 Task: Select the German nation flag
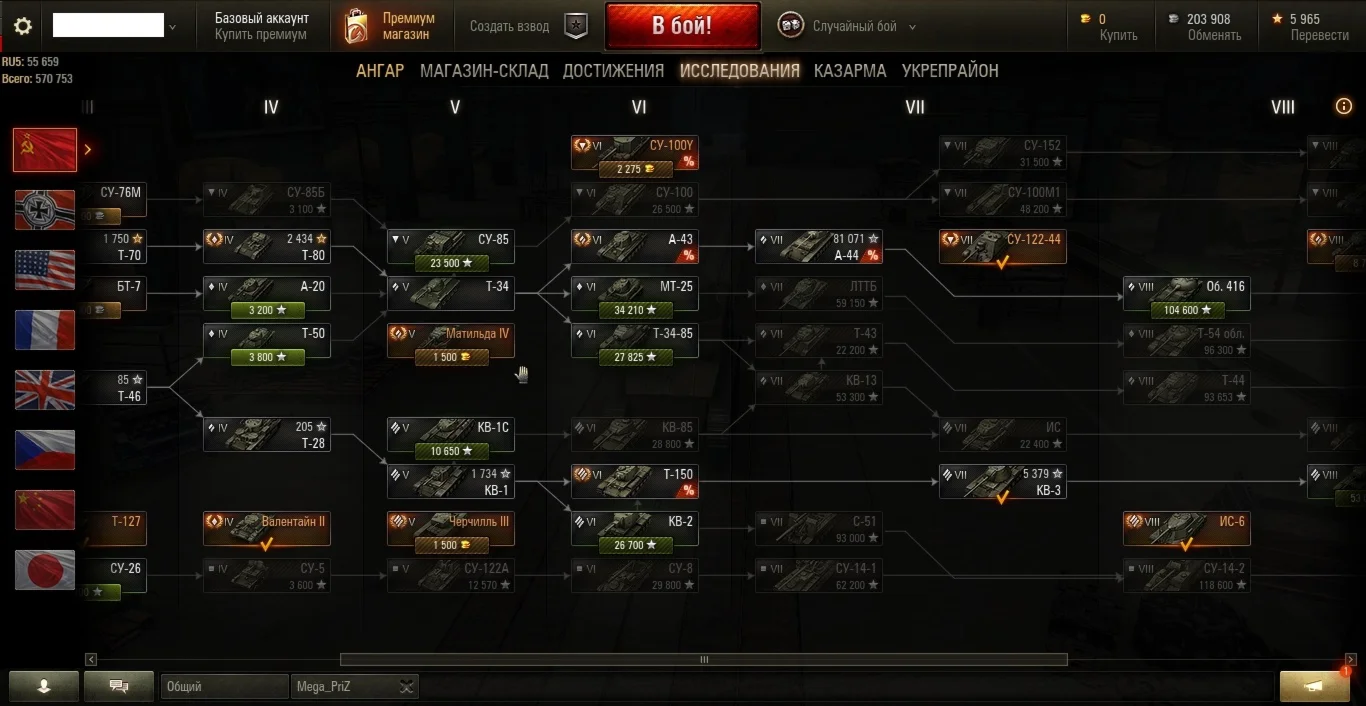(x=45, y=210)
